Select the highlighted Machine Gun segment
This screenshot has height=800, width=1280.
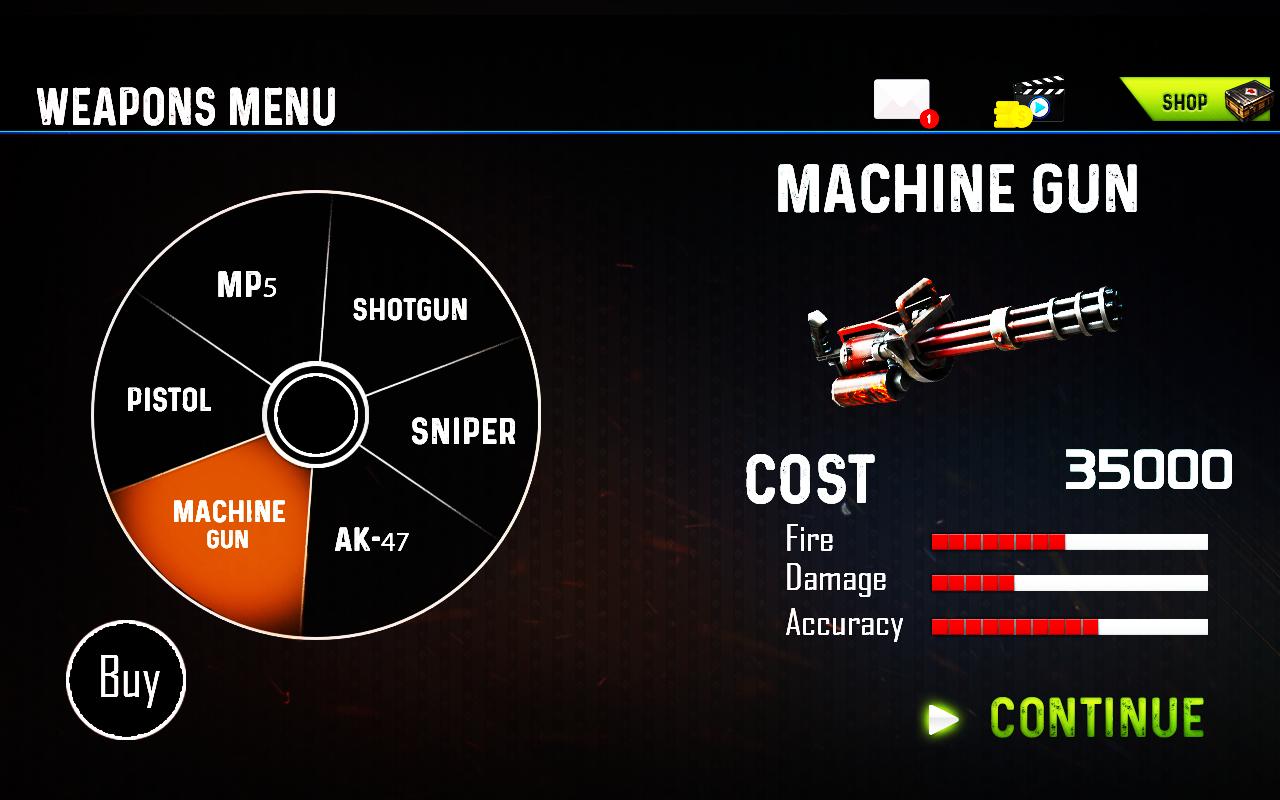pyautogui.click(x=228, y=525)
